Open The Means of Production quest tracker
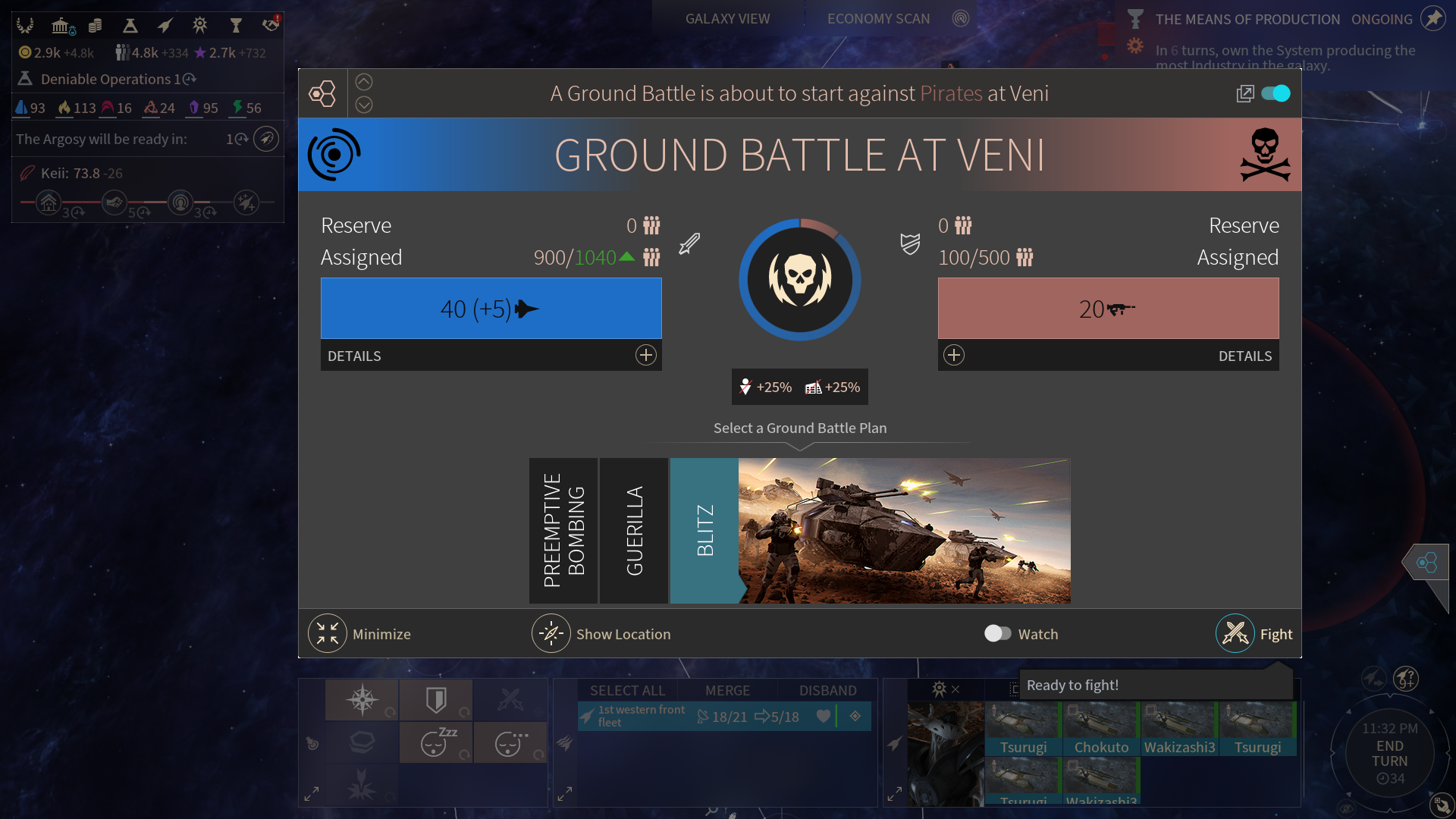The height and width of the screenshot is (819, 1456). [x=1247, y=20]
